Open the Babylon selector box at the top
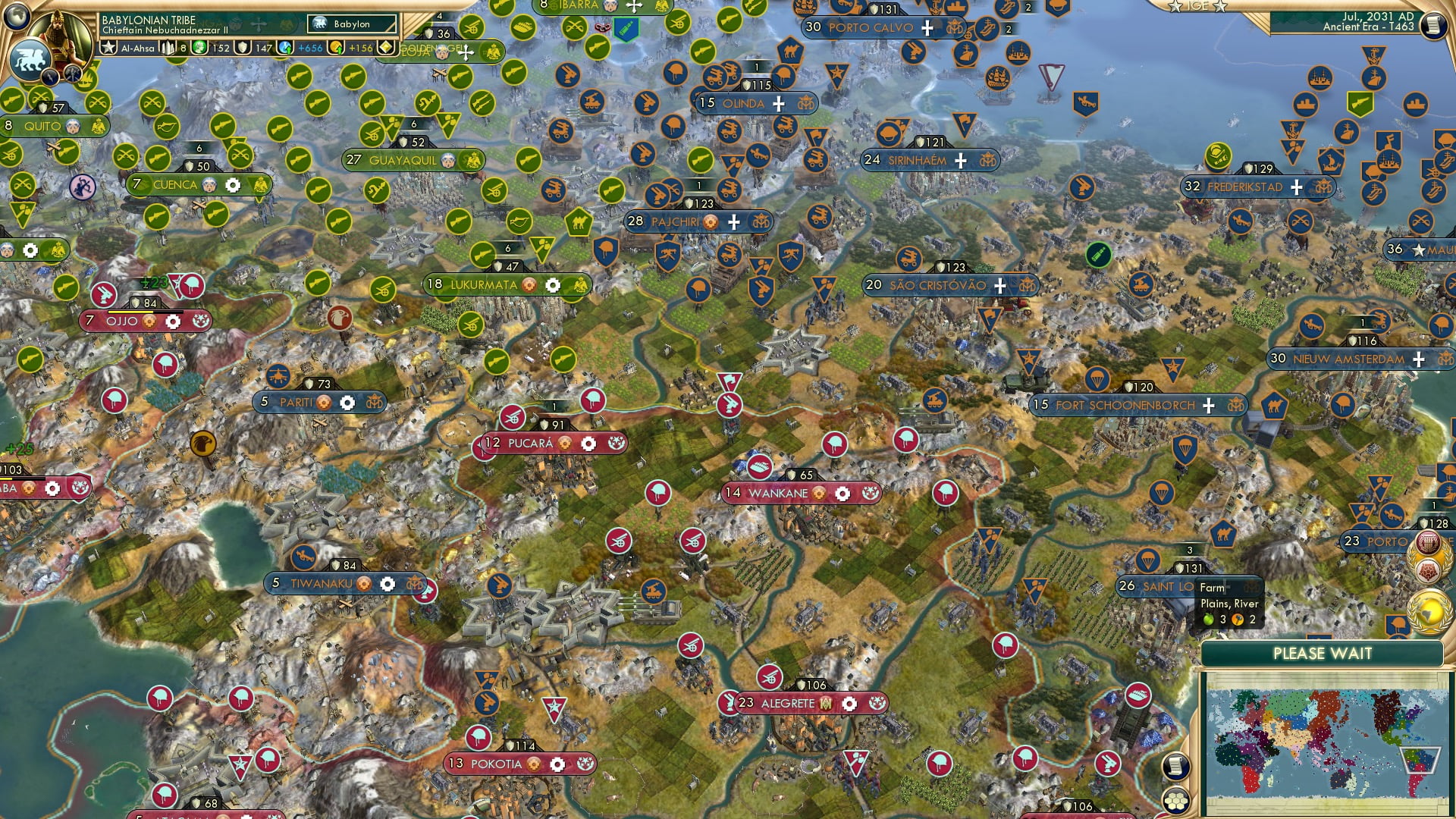The width and height of the screenshot is (1456, 819). point(352,25)
